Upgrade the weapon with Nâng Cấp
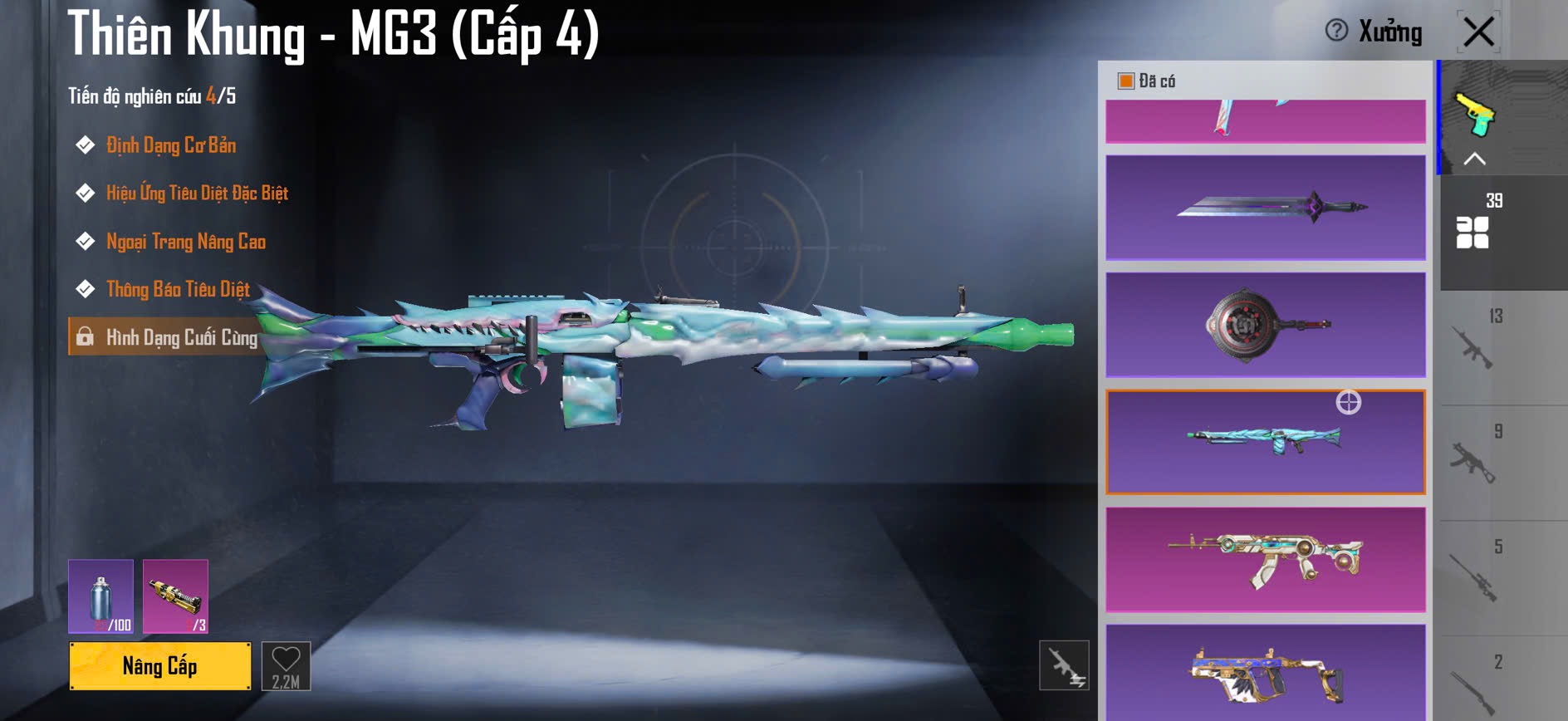The width and height of the screenshot is (1568, 721). (159, 666)
